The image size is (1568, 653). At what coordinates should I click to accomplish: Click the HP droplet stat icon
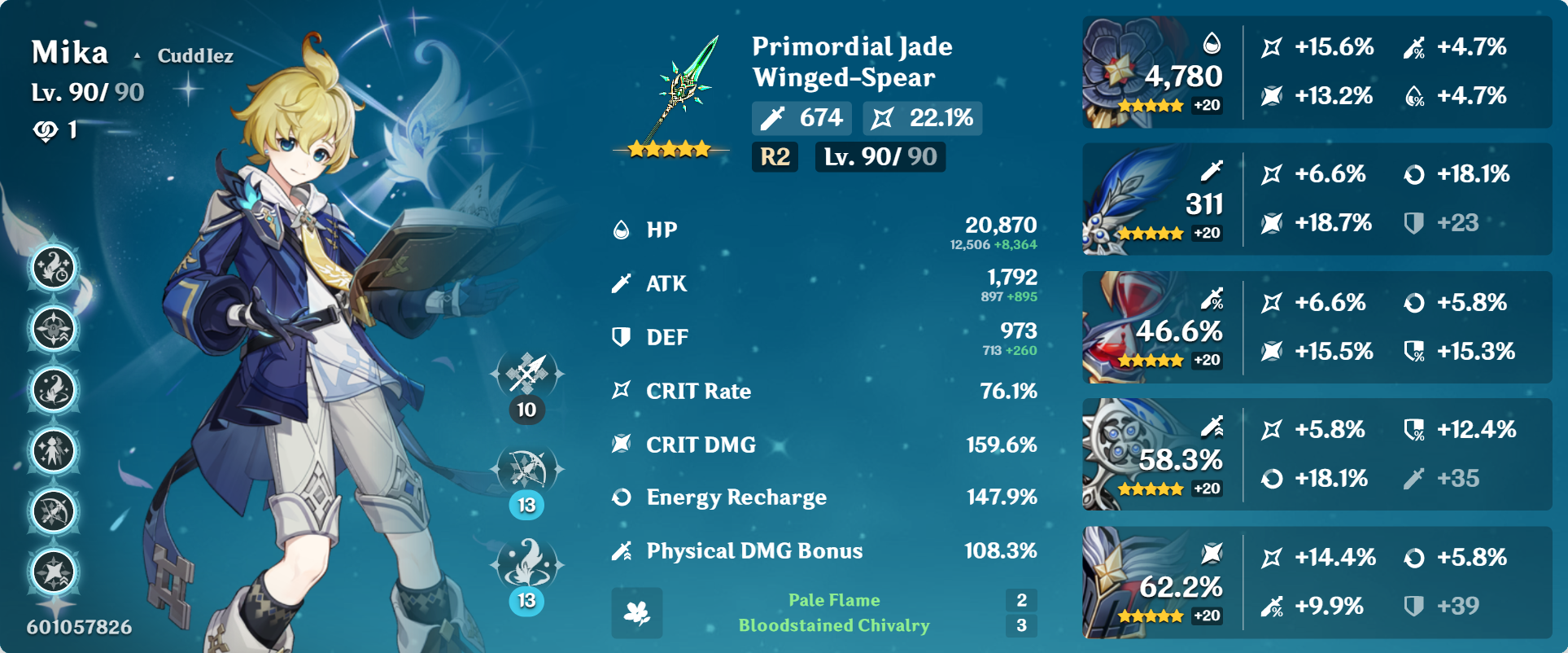click(x=621, y=230)
